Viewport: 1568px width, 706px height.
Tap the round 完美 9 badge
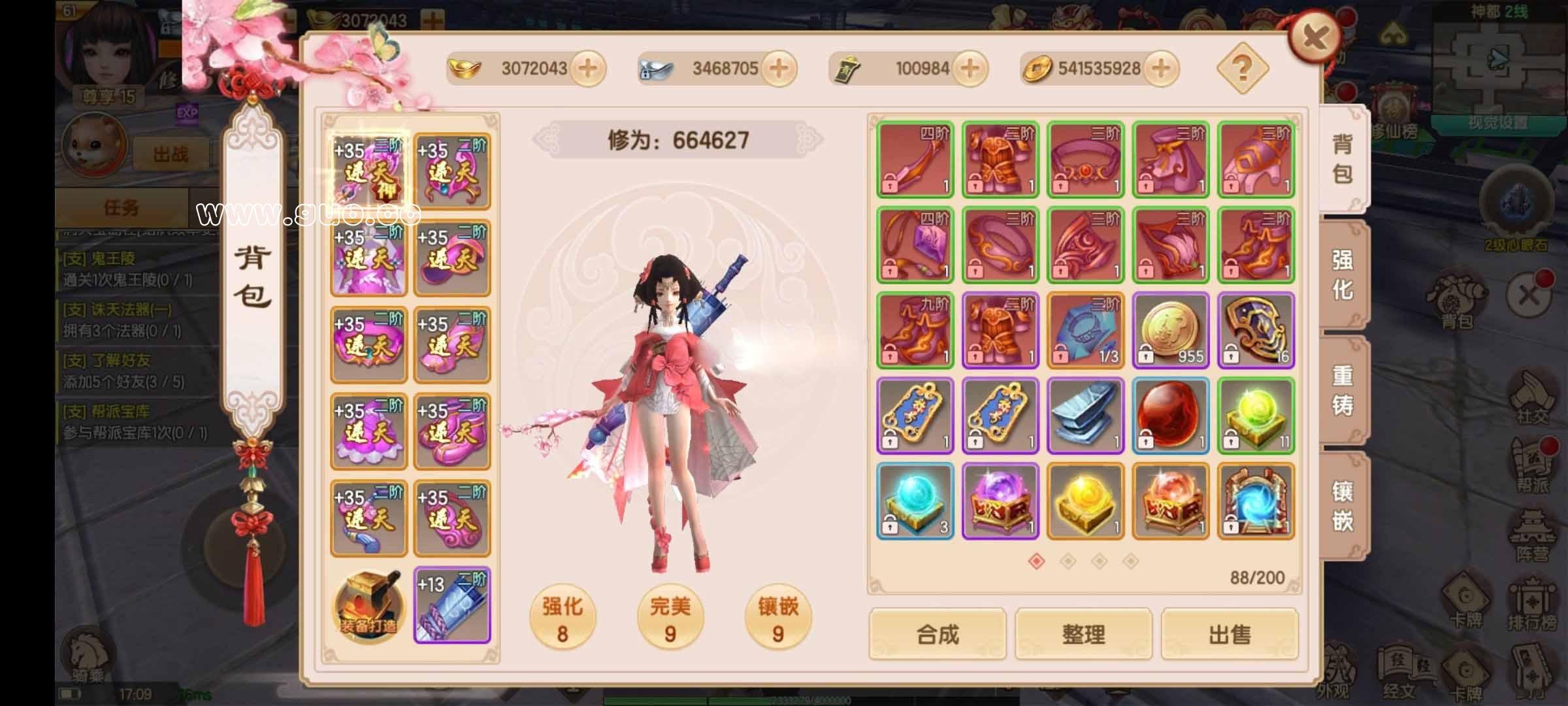point(670,618)
